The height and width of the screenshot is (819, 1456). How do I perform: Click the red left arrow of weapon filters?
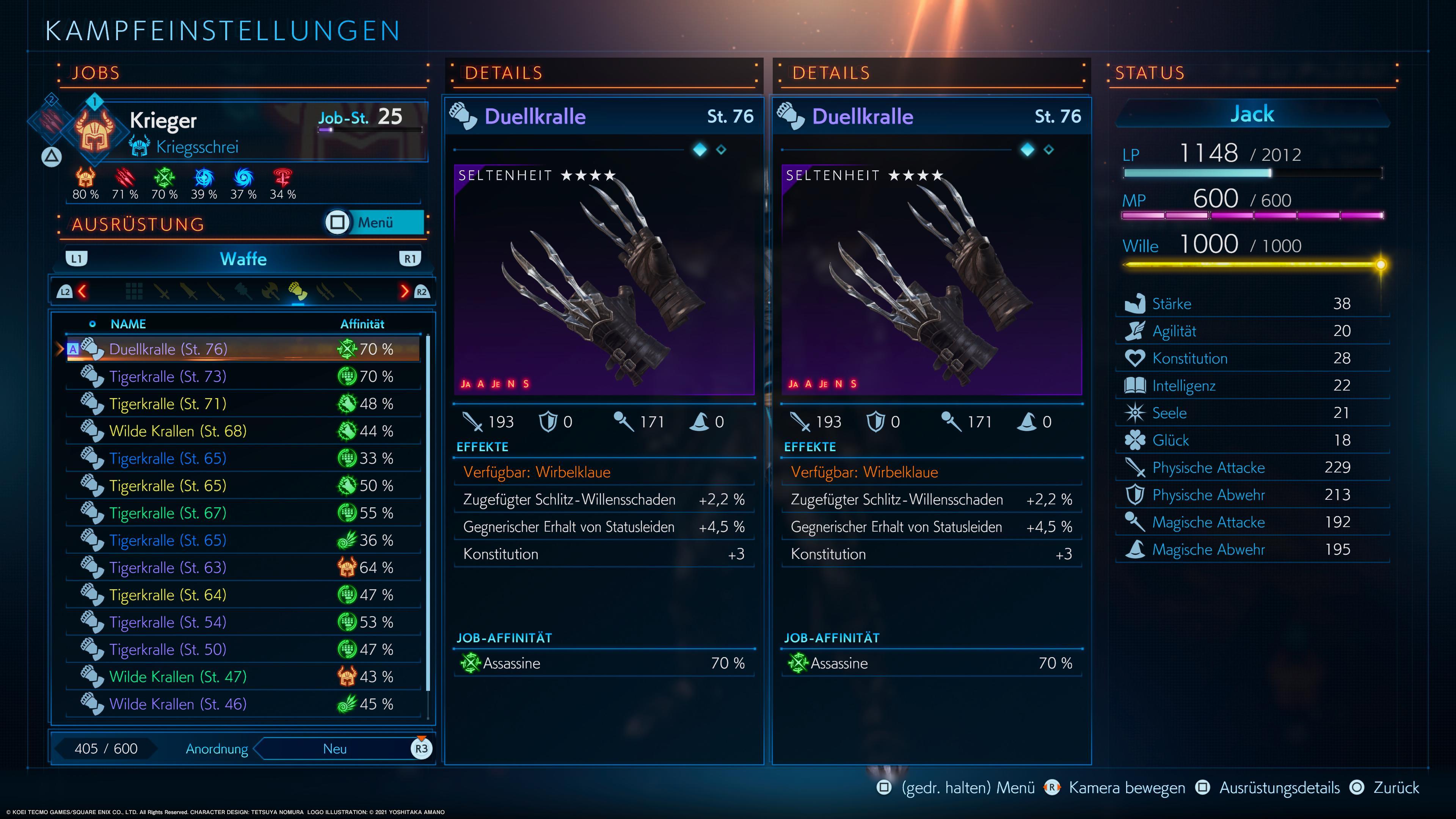83,291
